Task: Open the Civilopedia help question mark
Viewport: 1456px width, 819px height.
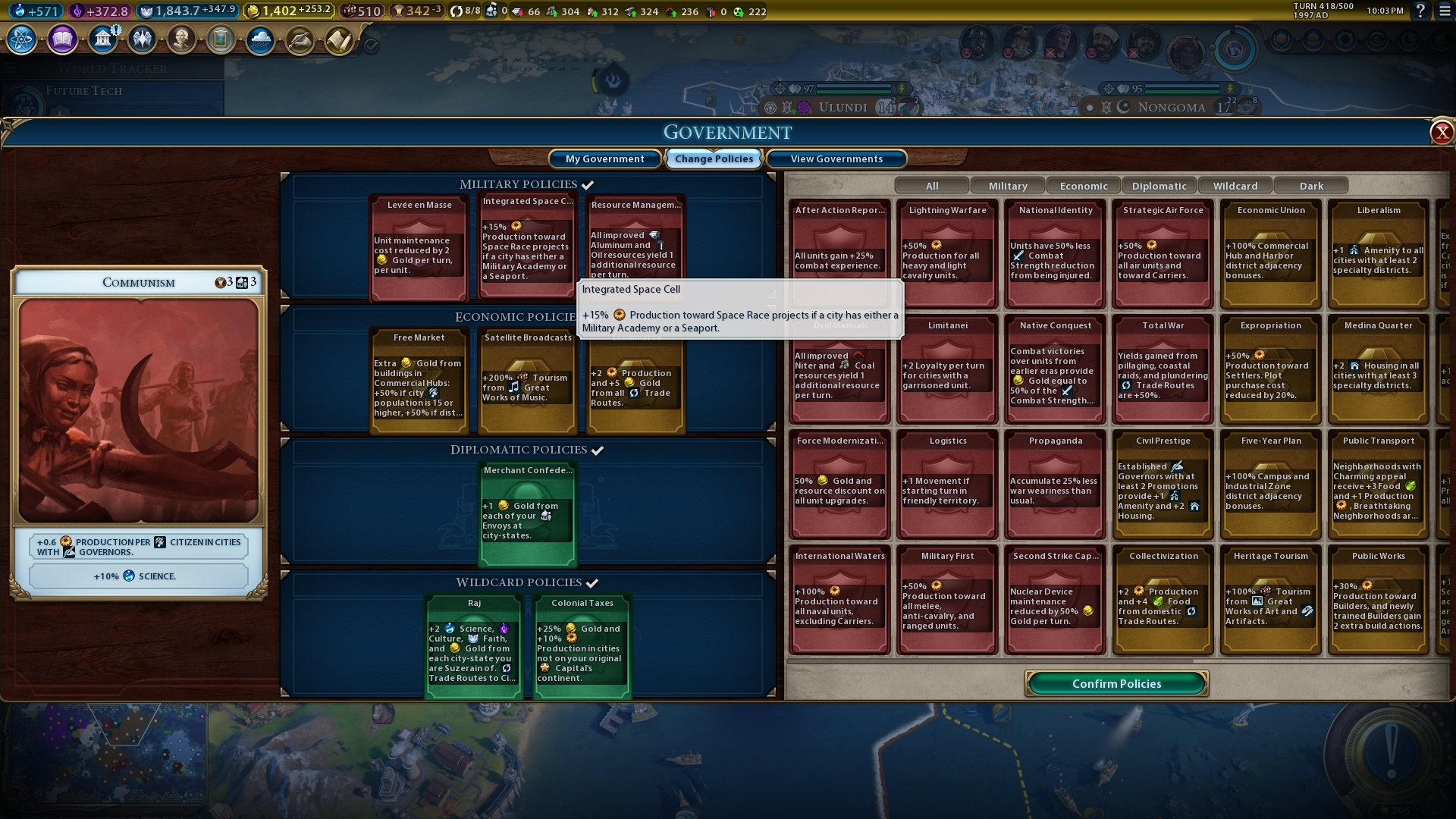Action: click(1420, 11)
